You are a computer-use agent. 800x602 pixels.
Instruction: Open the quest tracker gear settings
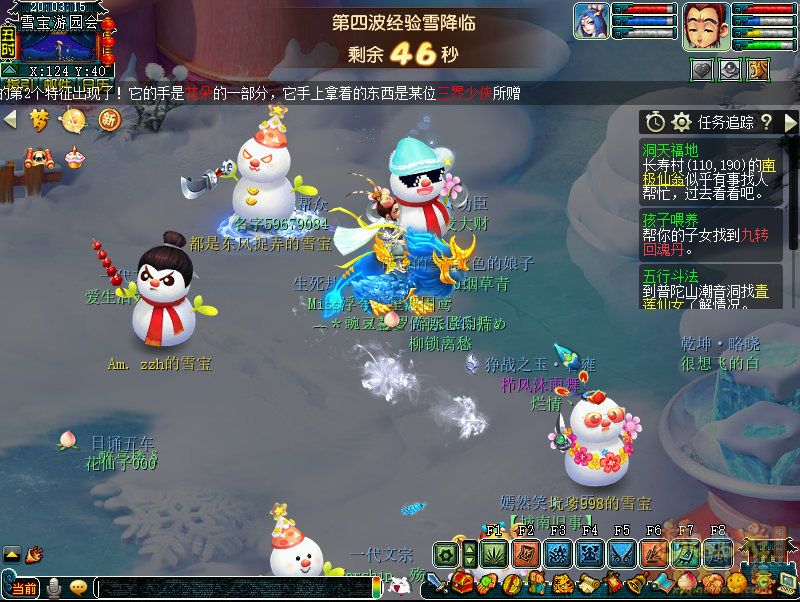(682, 122)
